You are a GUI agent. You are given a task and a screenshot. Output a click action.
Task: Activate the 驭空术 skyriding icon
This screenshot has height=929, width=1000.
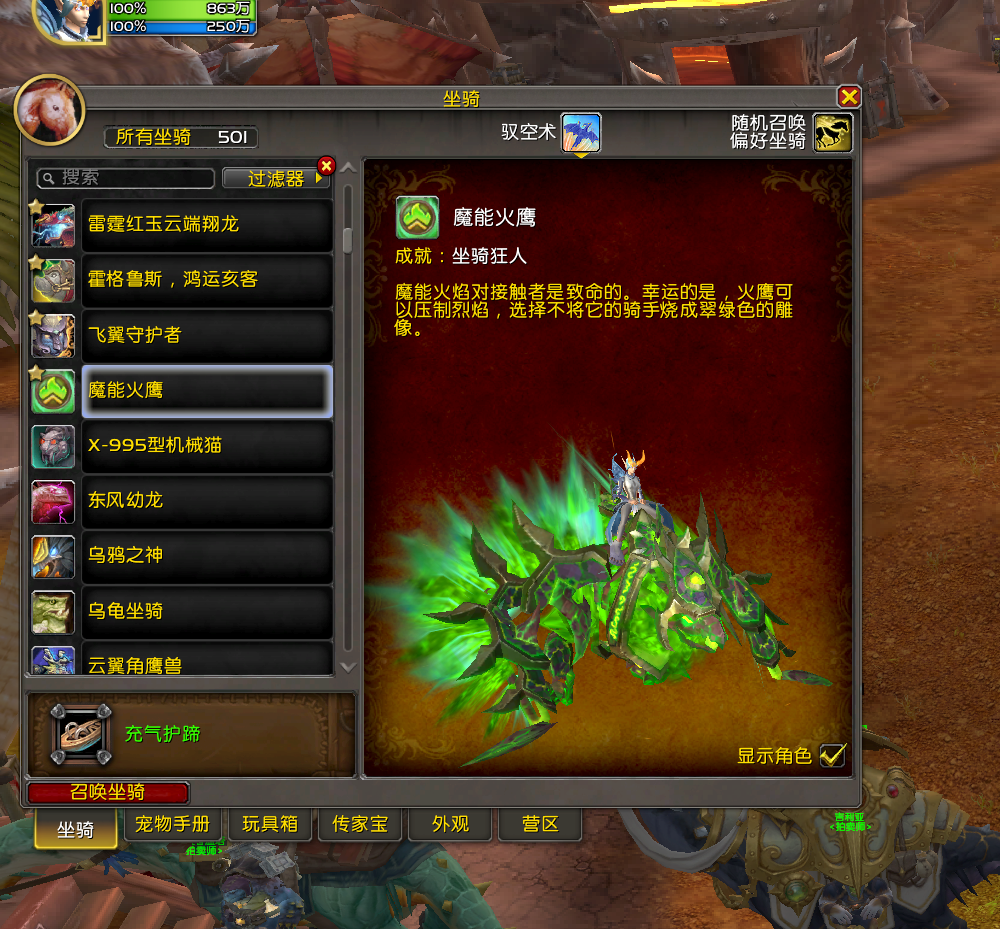pos(580,133)
